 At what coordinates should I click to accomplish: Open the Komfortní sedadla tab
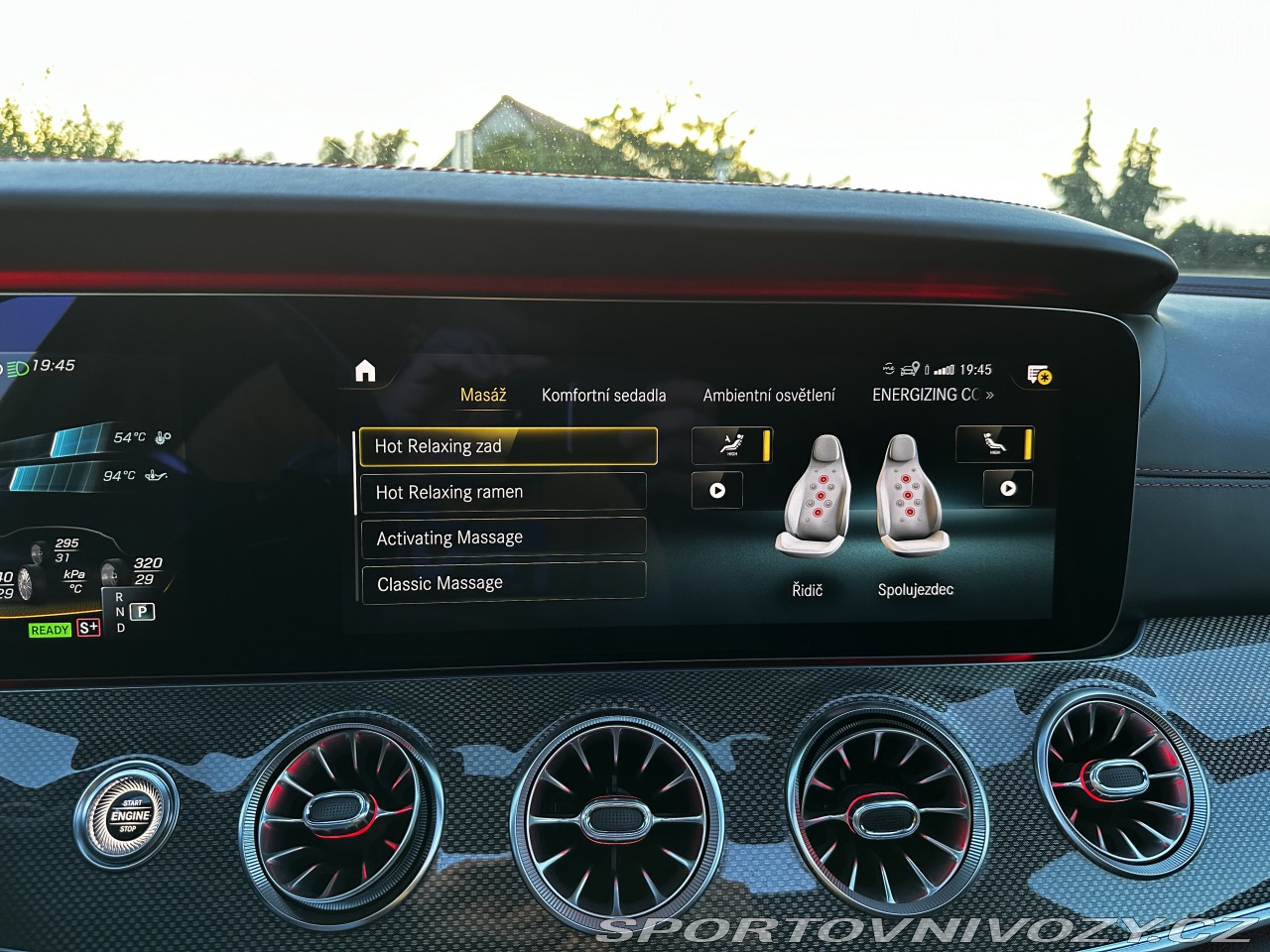[x=603, y=395]
